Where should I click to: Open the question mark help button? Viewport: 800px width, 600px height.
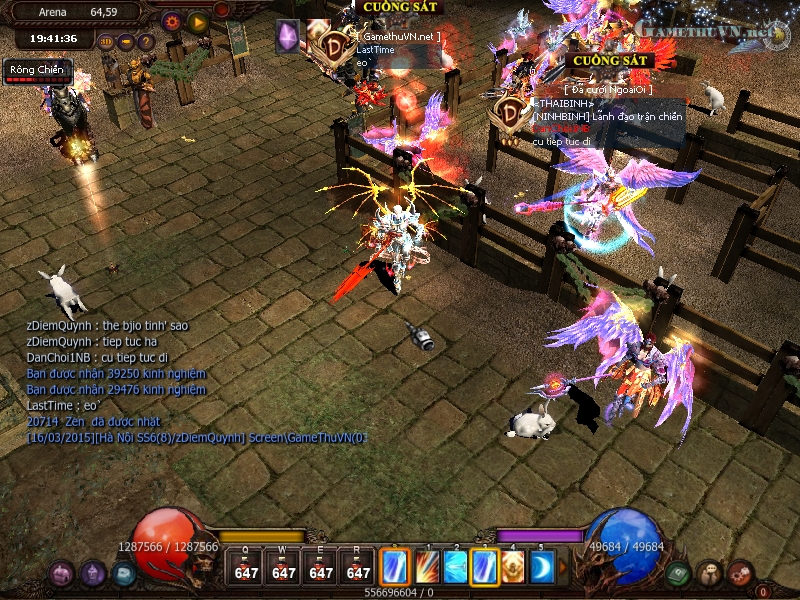coord(146,42)
